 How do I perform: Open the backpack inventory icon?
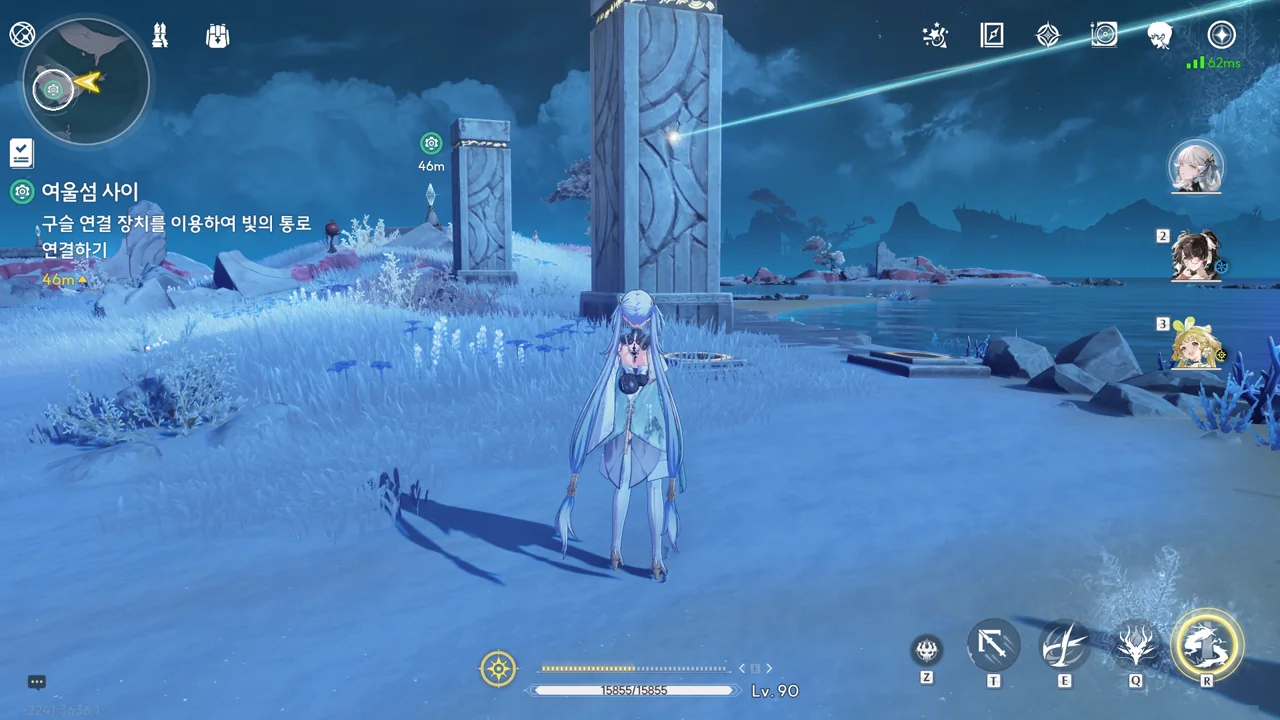(x=217, y=36)
